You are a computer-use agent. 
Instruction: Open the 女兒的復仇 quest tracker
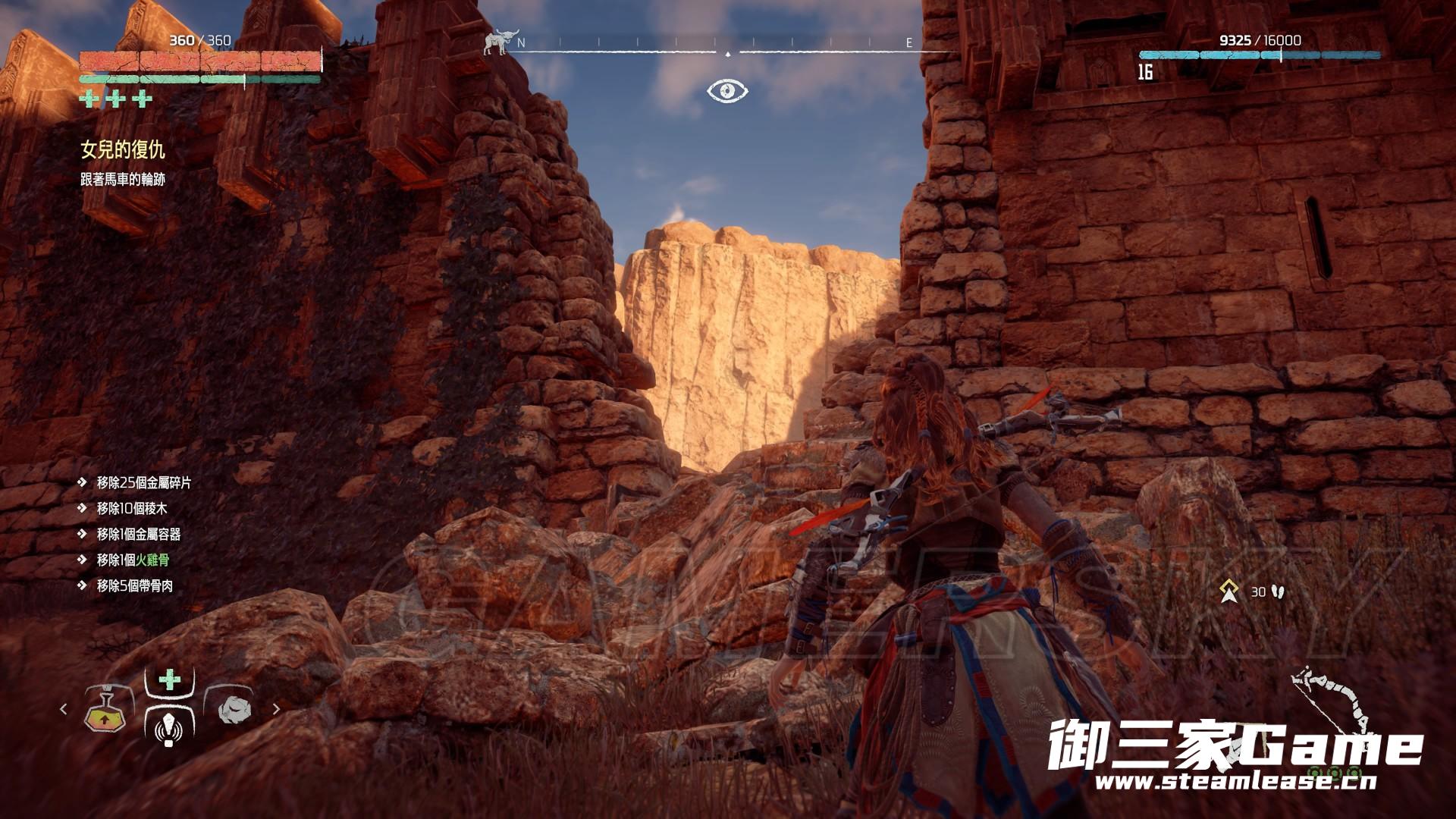point(123,150)
